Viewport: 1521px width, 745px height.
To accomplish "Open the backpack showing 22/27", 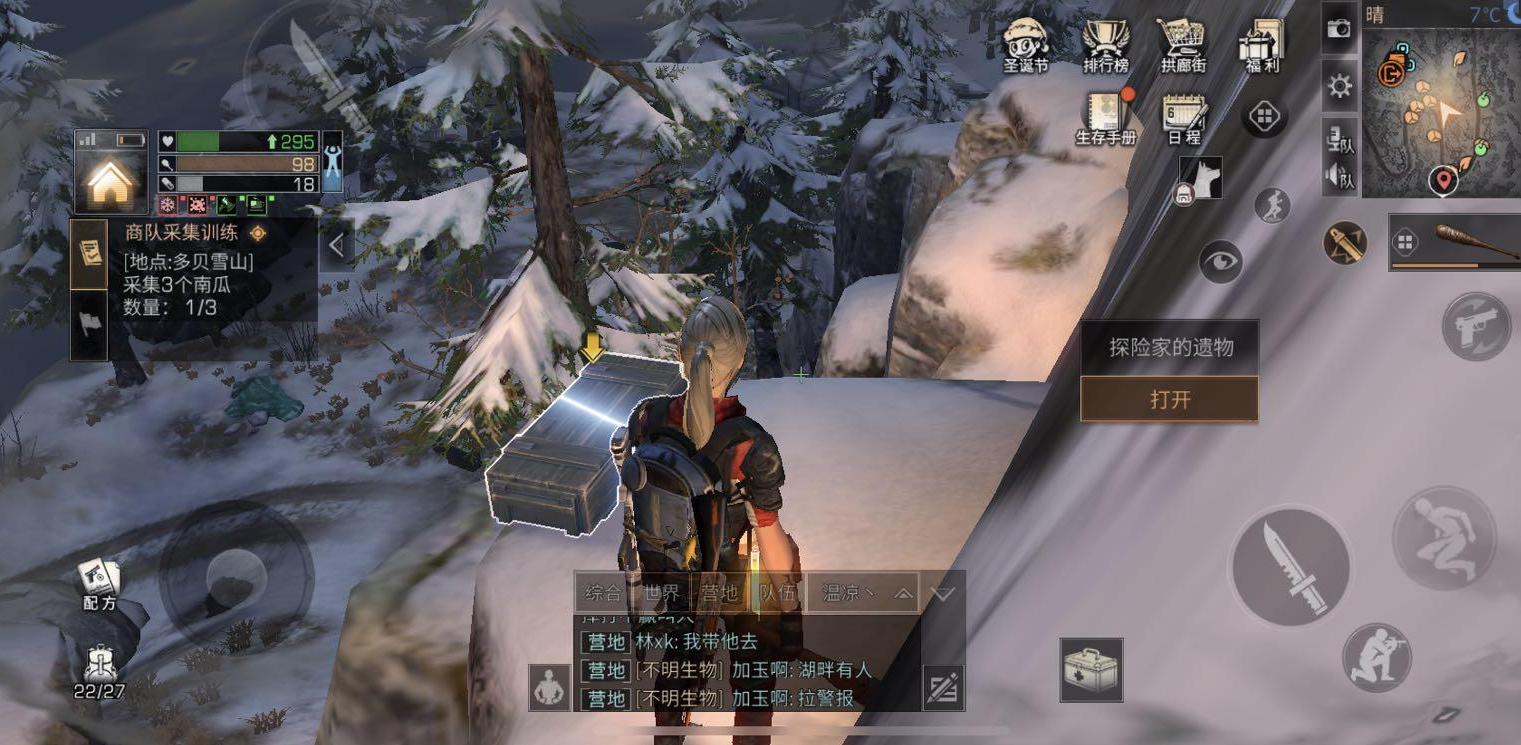I will pyautogui.click(x=99, y=670).
